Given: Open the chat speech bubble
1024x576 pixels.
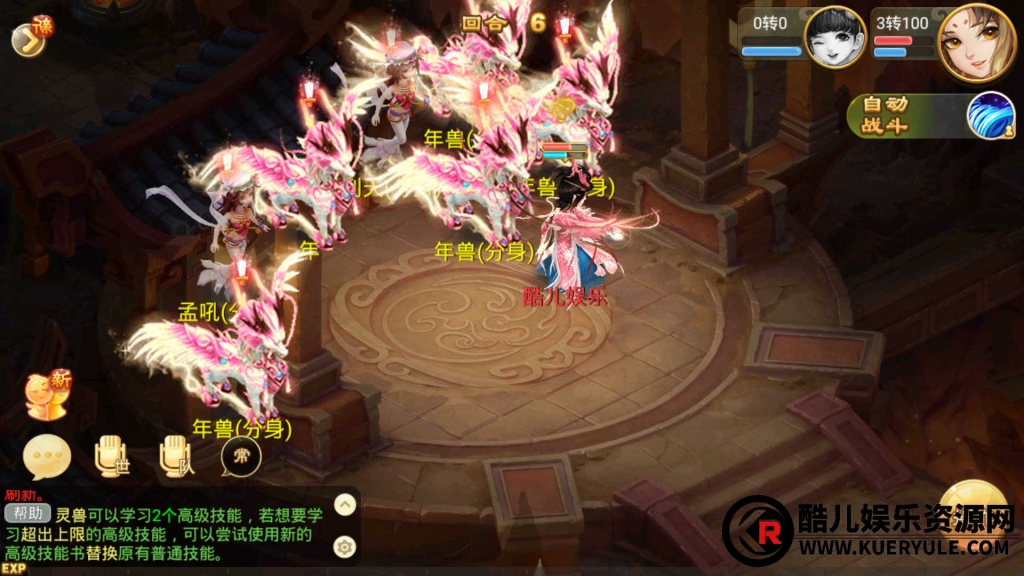Looking at the screenshot, I should [x=47, y=458].
